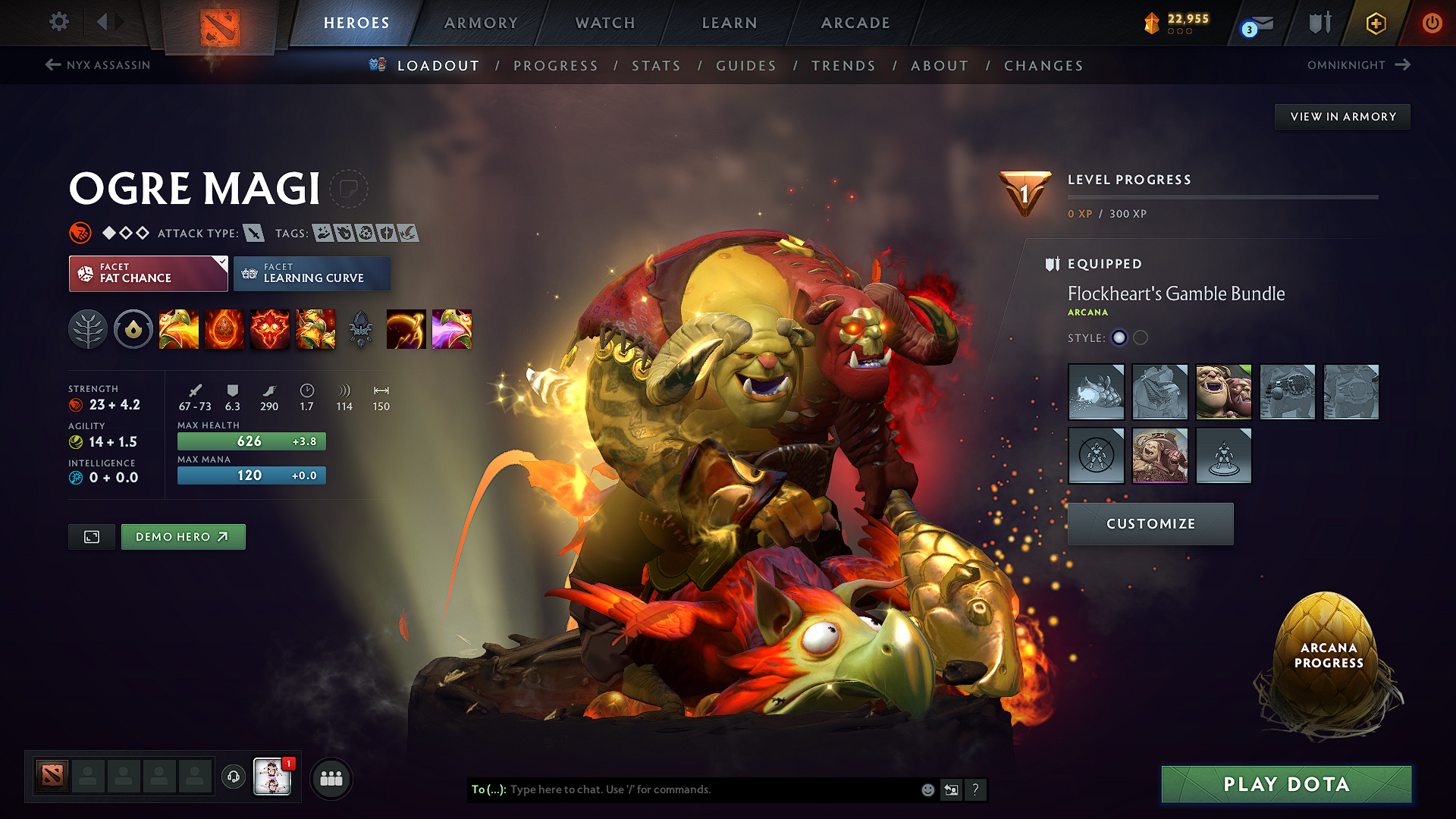Click the DEMO HERO button
The width and height of the screenshot is (1456, 819).
[x=183, y=536]
